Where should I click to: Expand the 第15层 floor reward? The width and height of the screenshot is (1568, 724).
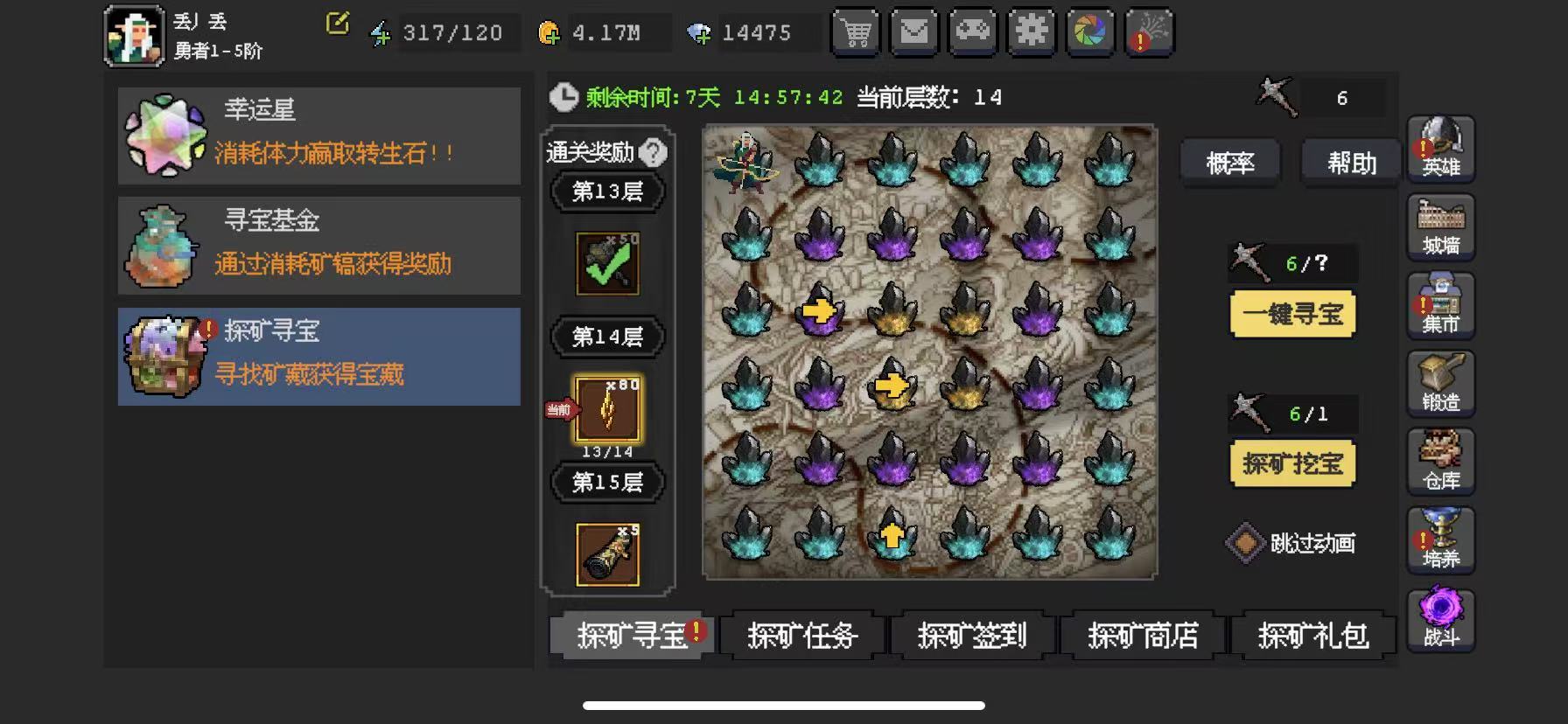607,482
